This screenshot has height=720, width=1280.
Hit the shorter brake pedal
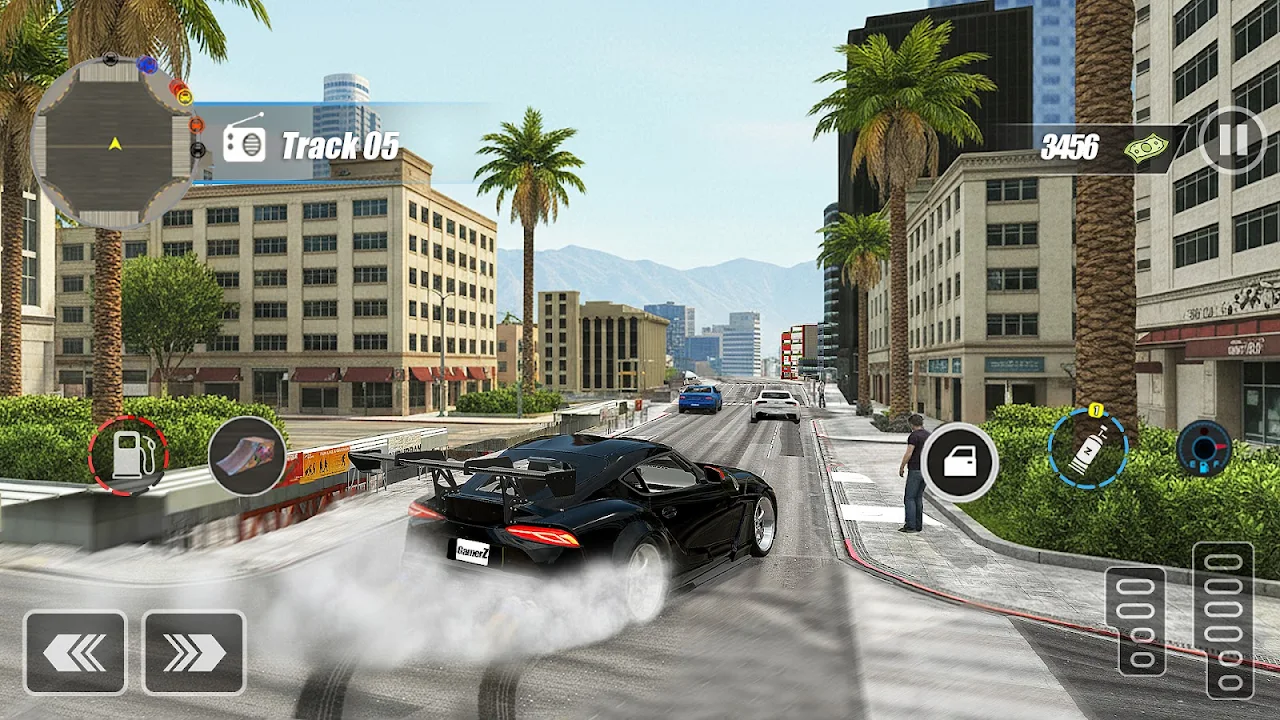click(x=1135, y=621)
